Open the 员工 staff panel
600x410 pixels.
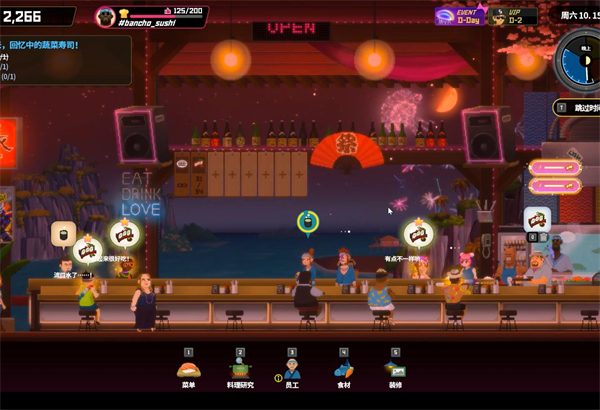292,371
